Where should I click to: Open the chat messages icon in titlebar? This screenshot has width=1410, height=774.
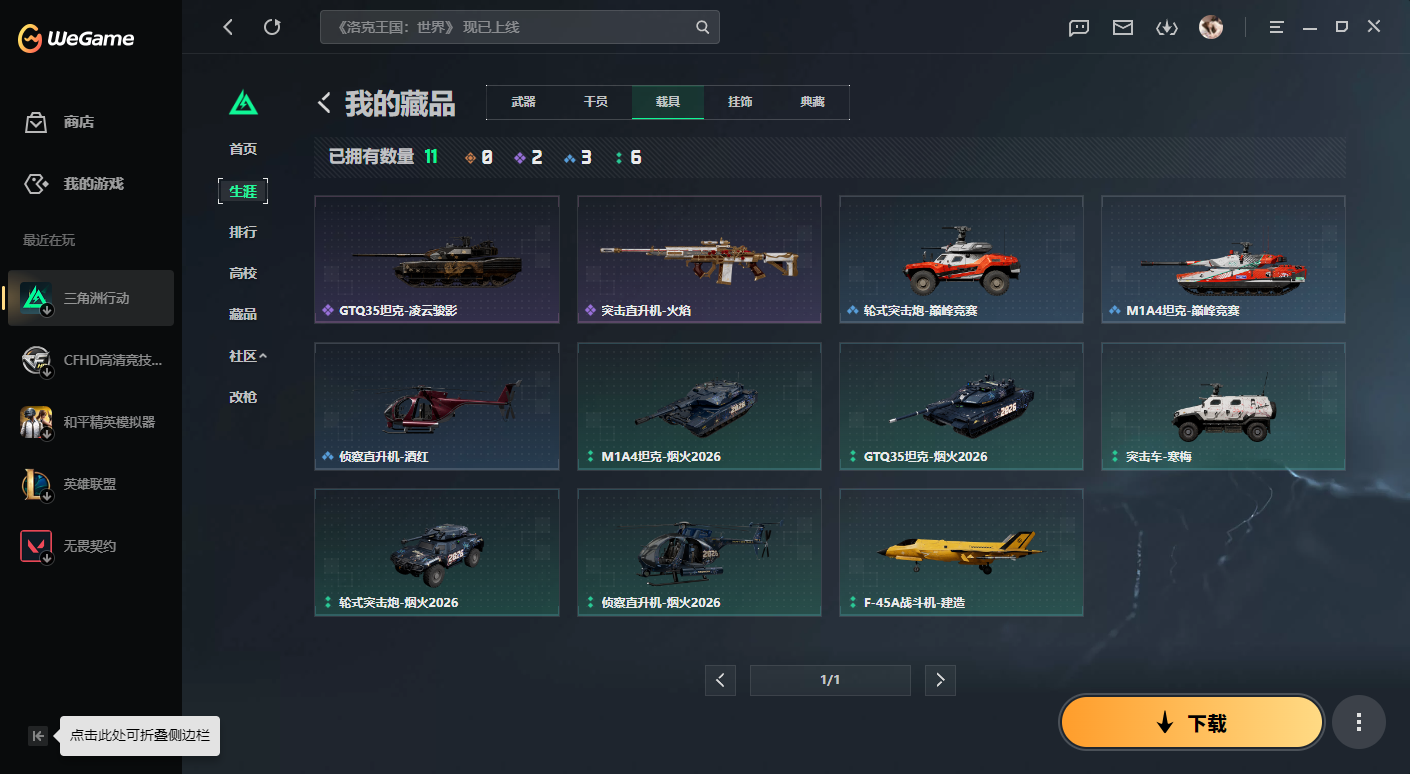pos(1078,28)
